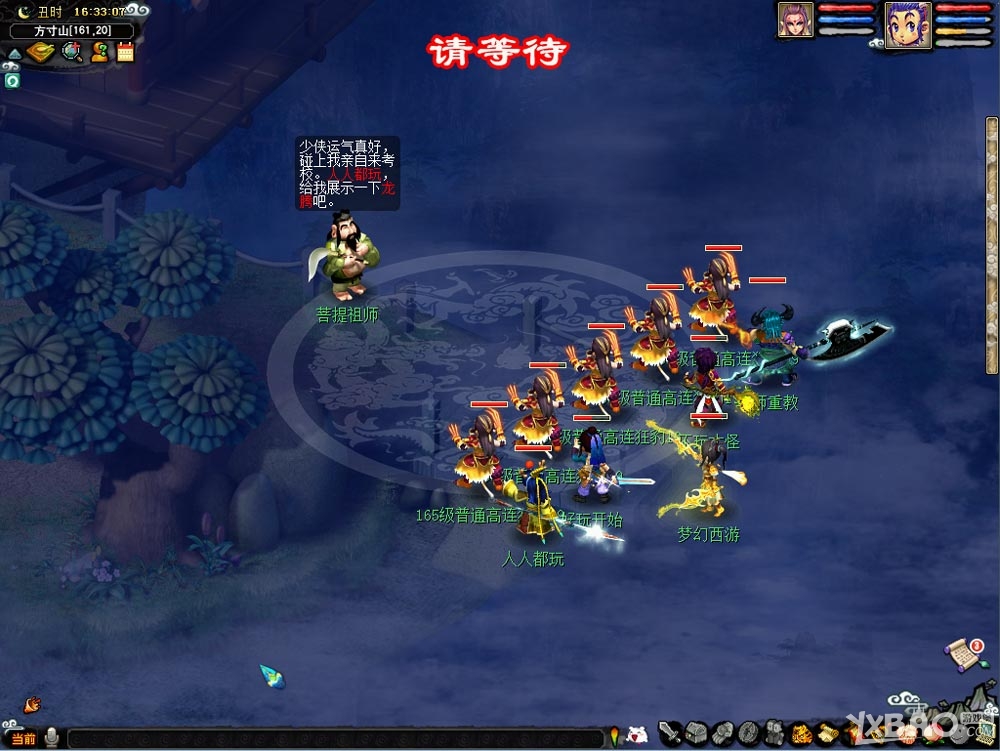Click the green swirl icon below the cloud
This screenshot has height=751, width=1000.
click(x=13, y=81)
